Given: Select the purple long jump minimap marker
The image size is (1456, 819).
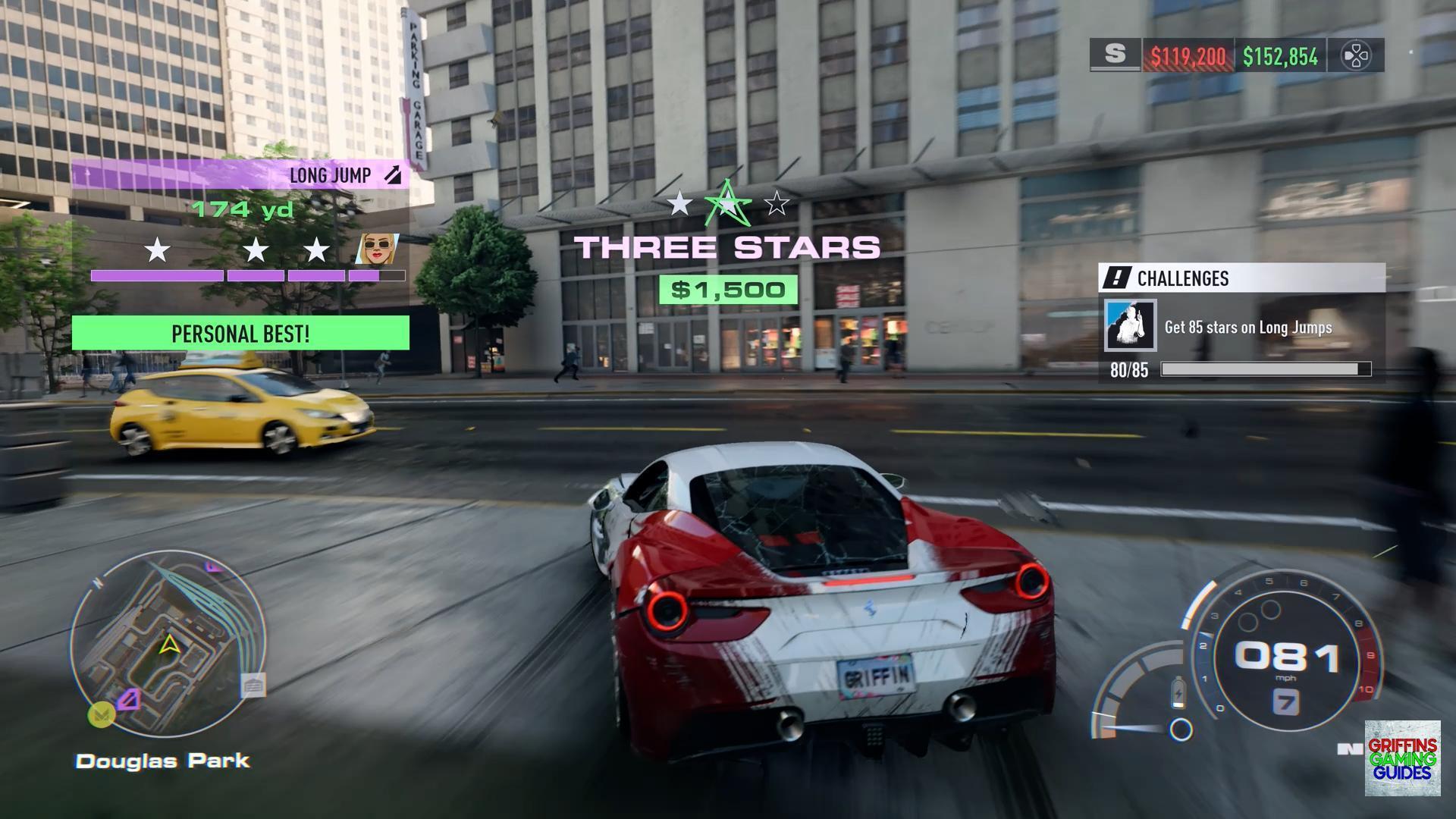Looking at the screenshot, I should 129,698.
